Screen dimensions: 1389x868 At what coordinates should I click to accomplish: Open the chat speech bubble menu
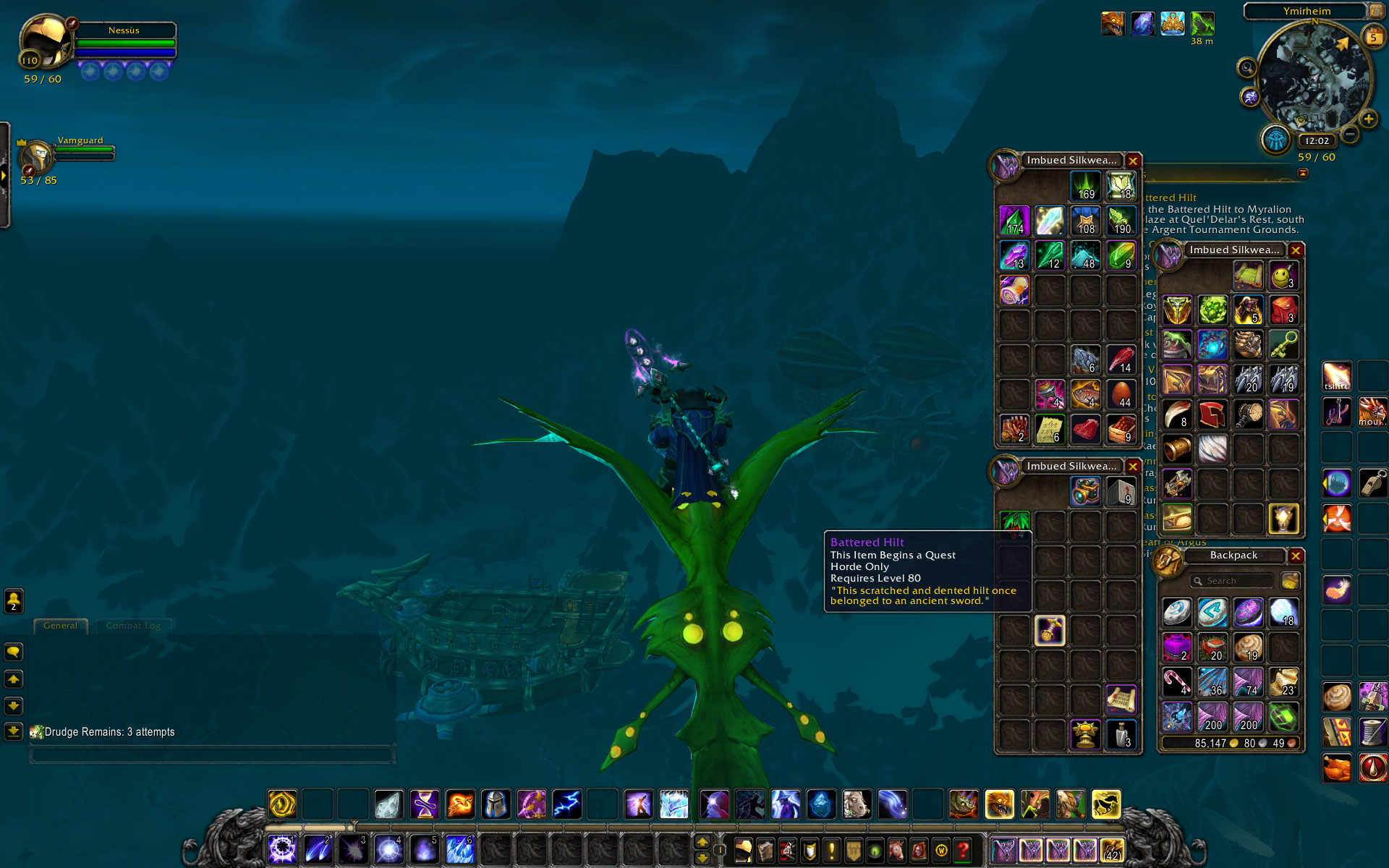click(x=14, y=652)
